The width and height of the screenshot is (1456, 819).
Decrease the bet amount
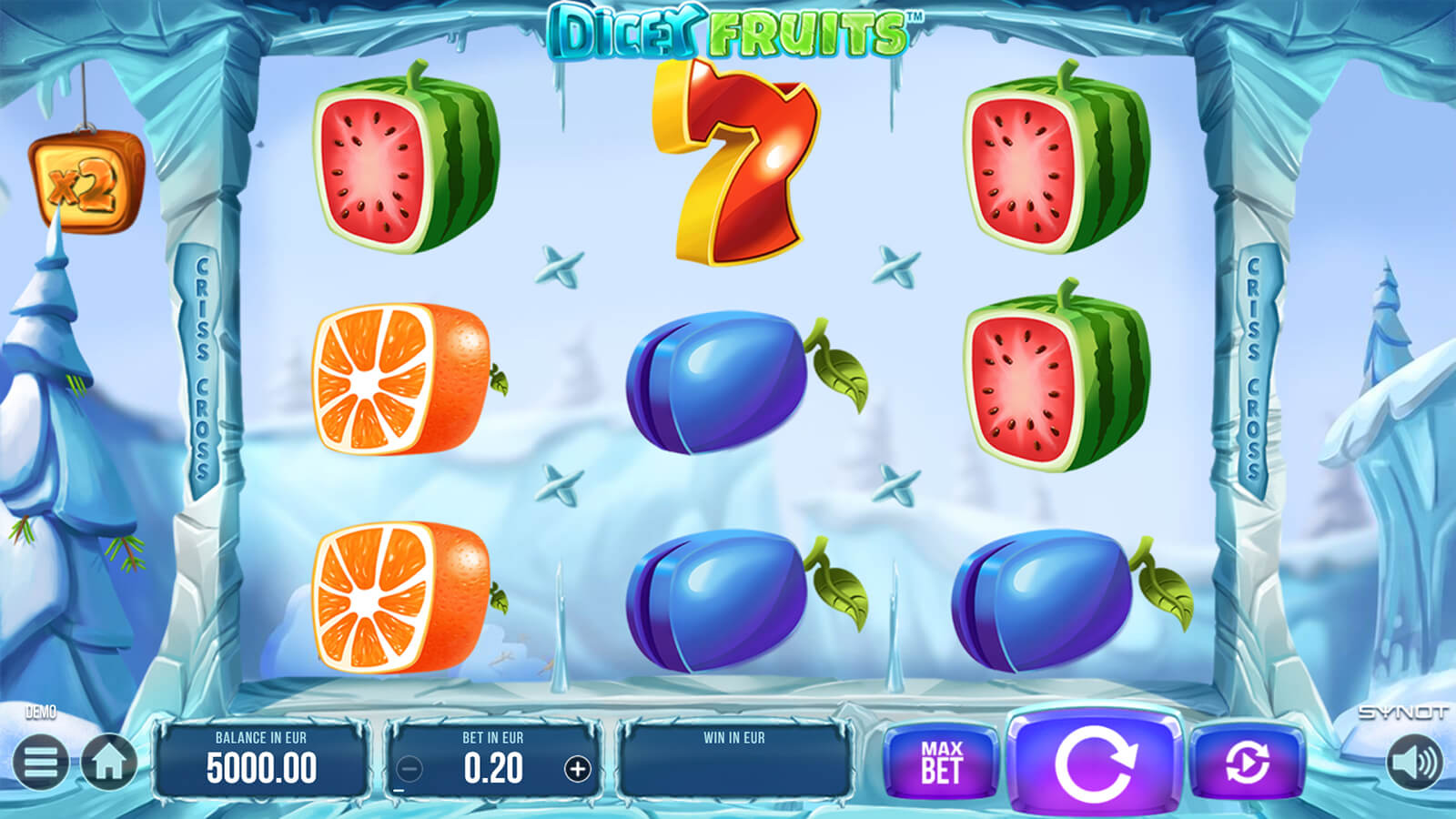(409, 770)
